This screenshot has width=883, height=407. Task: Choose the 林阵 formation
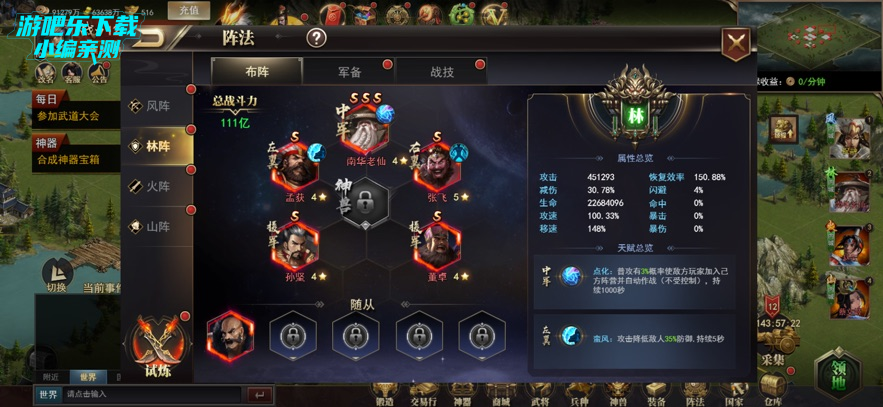point(157,146)
